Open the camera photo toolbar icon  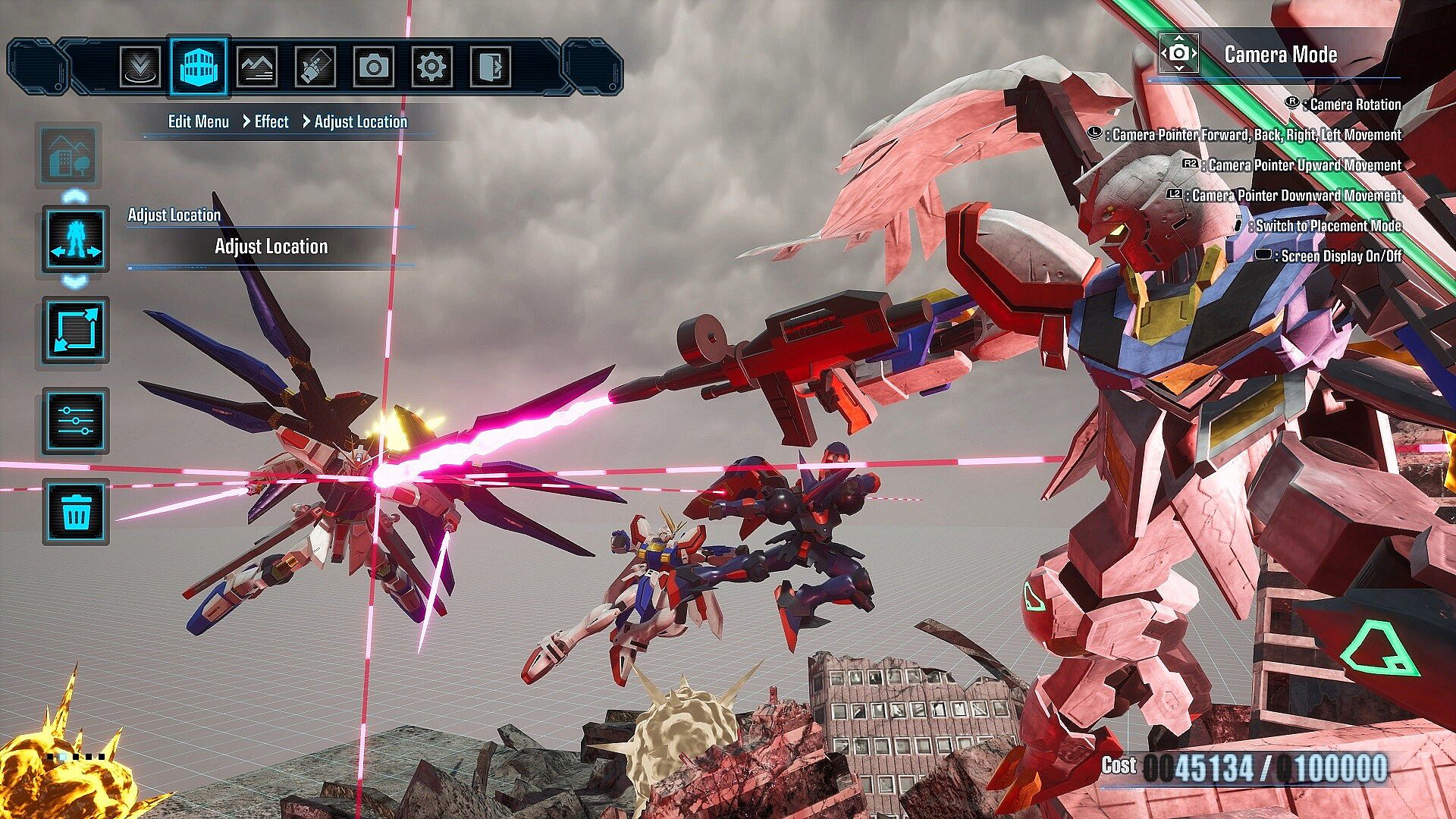pyautogui.click(x=373, y=67)
